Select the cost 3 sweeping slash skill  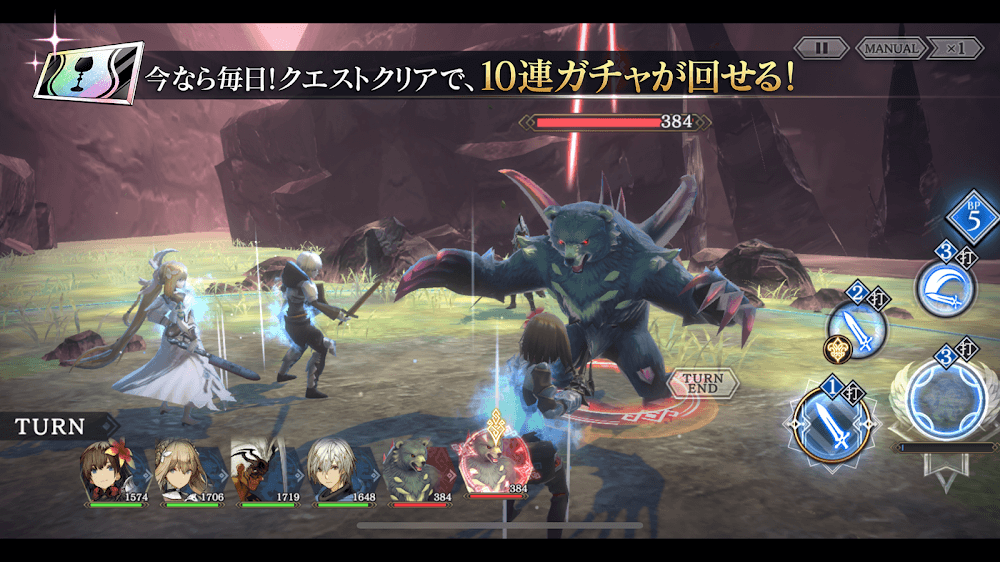click(x=944, y=288)
